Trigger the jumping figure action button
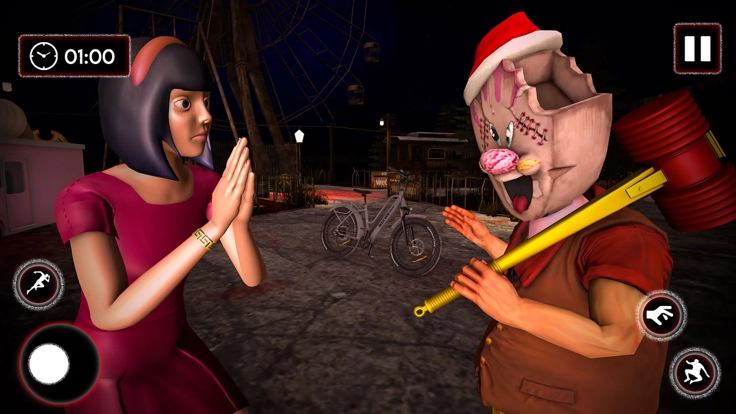This screenshot has width=736, height=414. [x=694, y=372]
